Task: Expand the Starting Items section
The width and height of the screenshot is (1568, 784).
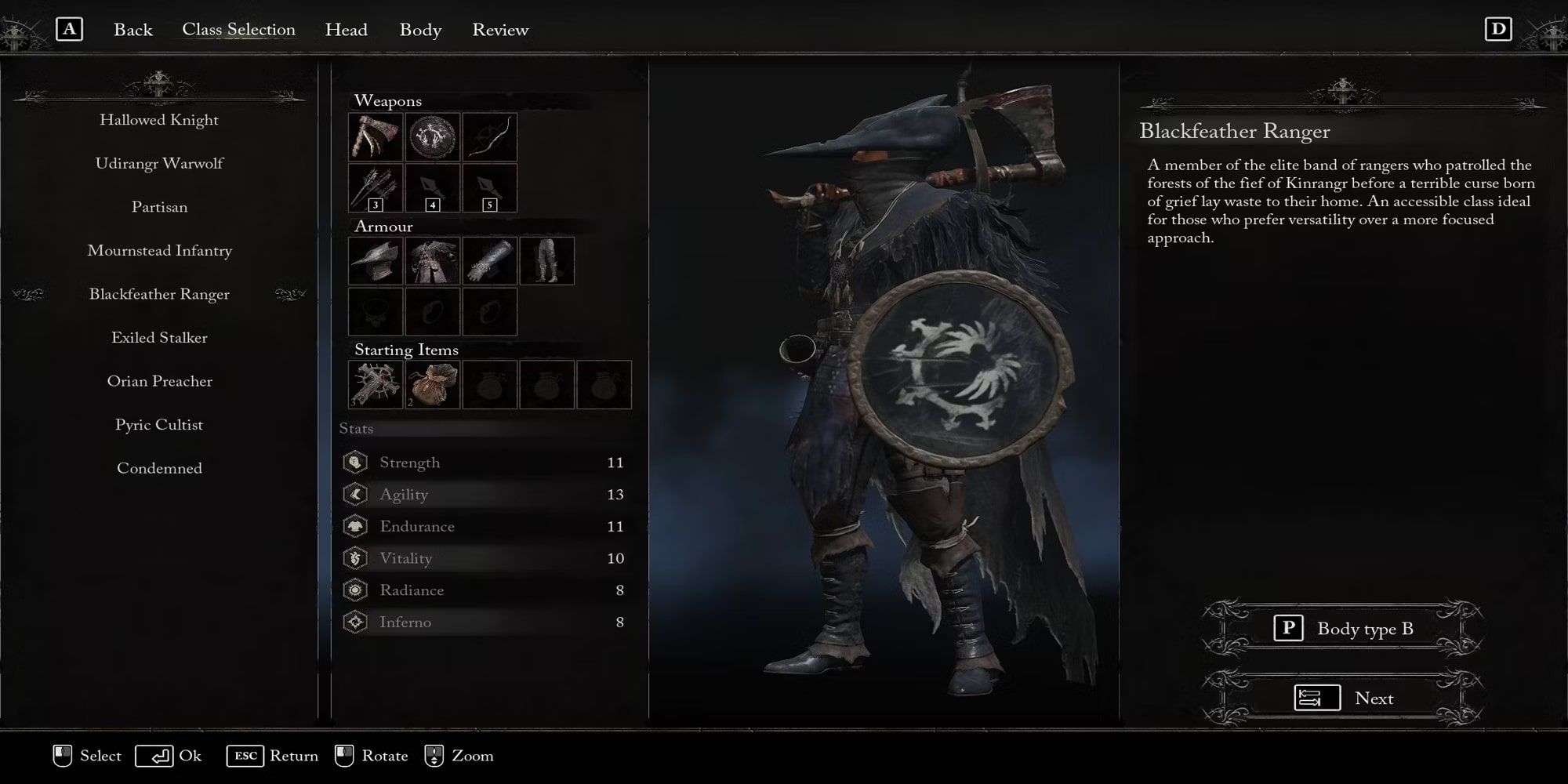Action: [x=406, y=350]
